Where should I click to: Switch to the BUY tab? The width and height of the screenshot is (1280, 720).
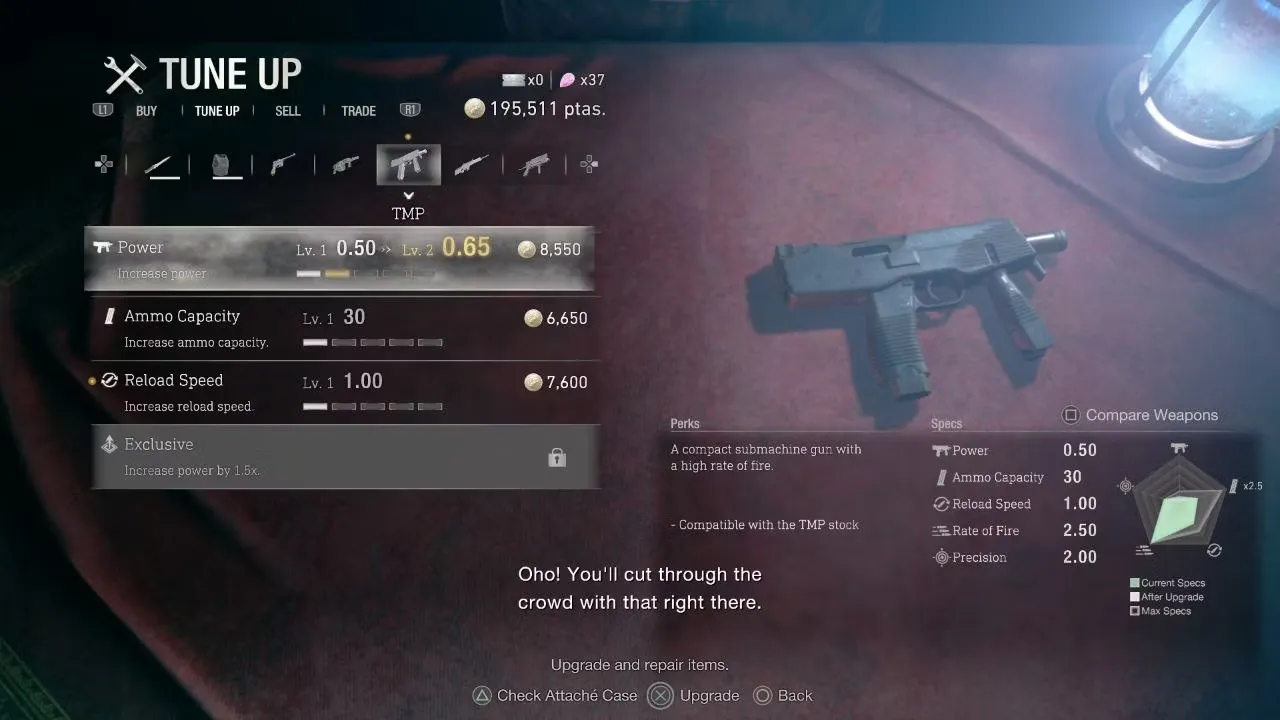tap(146, 111)
